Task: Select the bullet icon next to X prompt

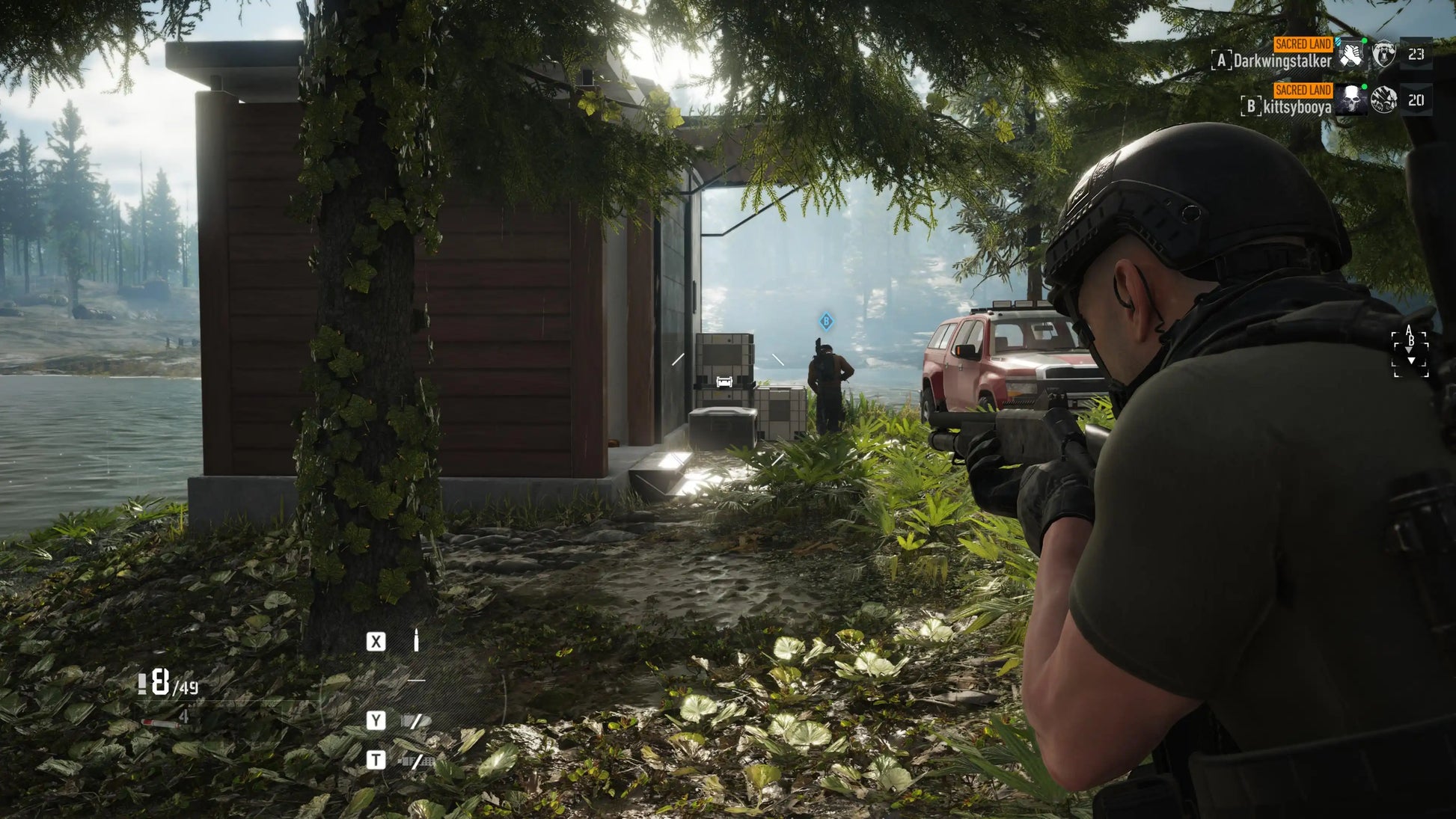Action: tap(416, 639)
